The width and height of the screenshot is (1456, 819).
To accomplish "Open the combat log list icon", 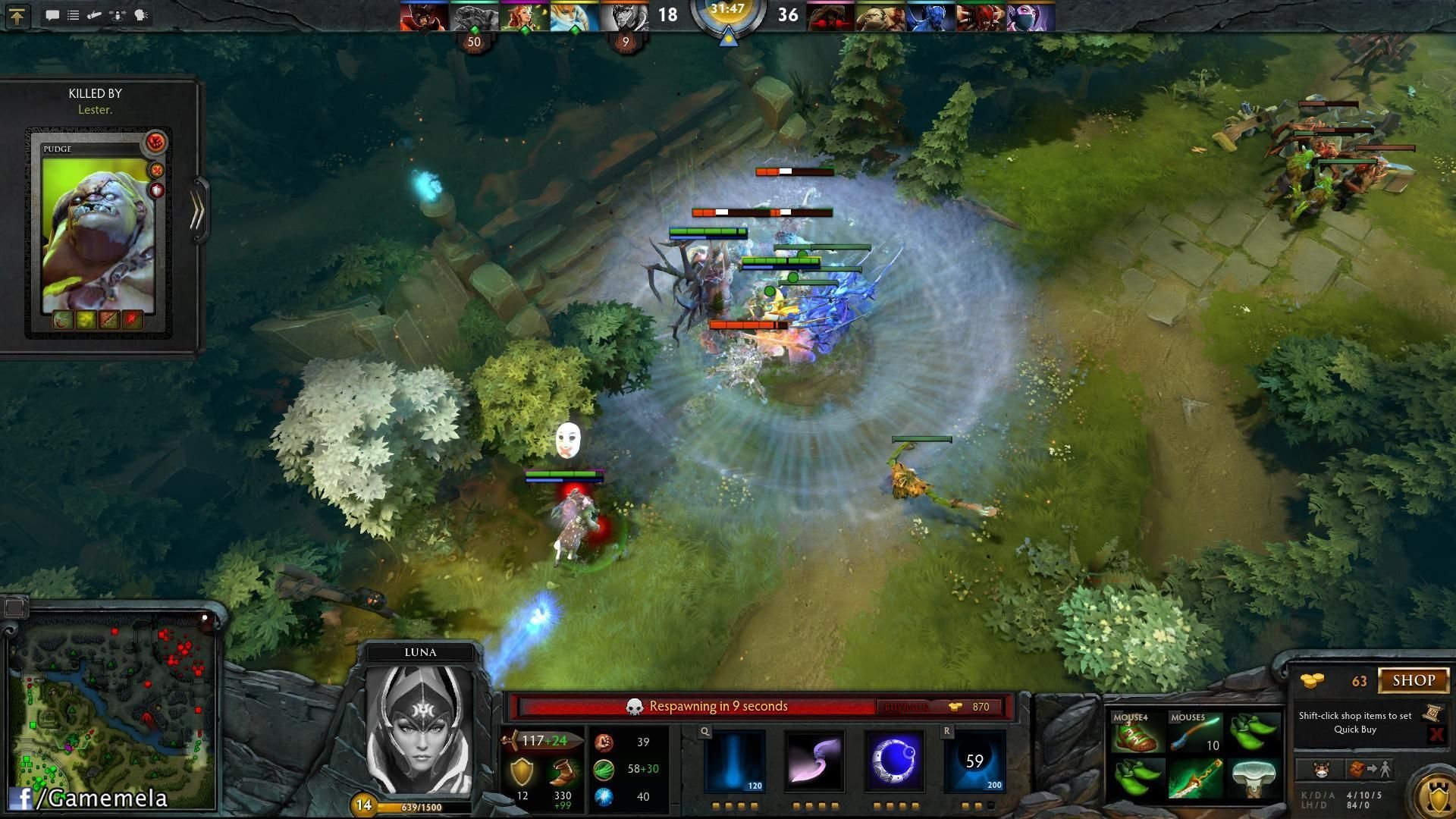I will point(73,14).
